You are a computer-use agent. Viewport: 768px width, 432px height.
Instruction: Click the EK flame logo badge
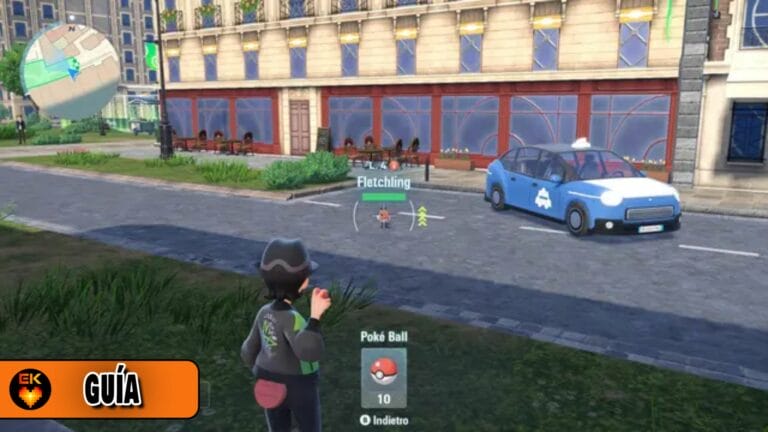[30, 389]
